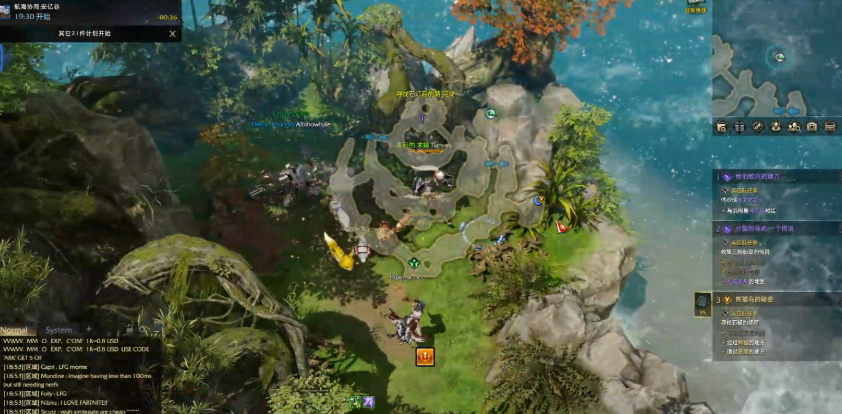The width and height of the screenshot is (842, 414).
Task: Click the compass icon under the minimap
Action: tap(757, 127)
